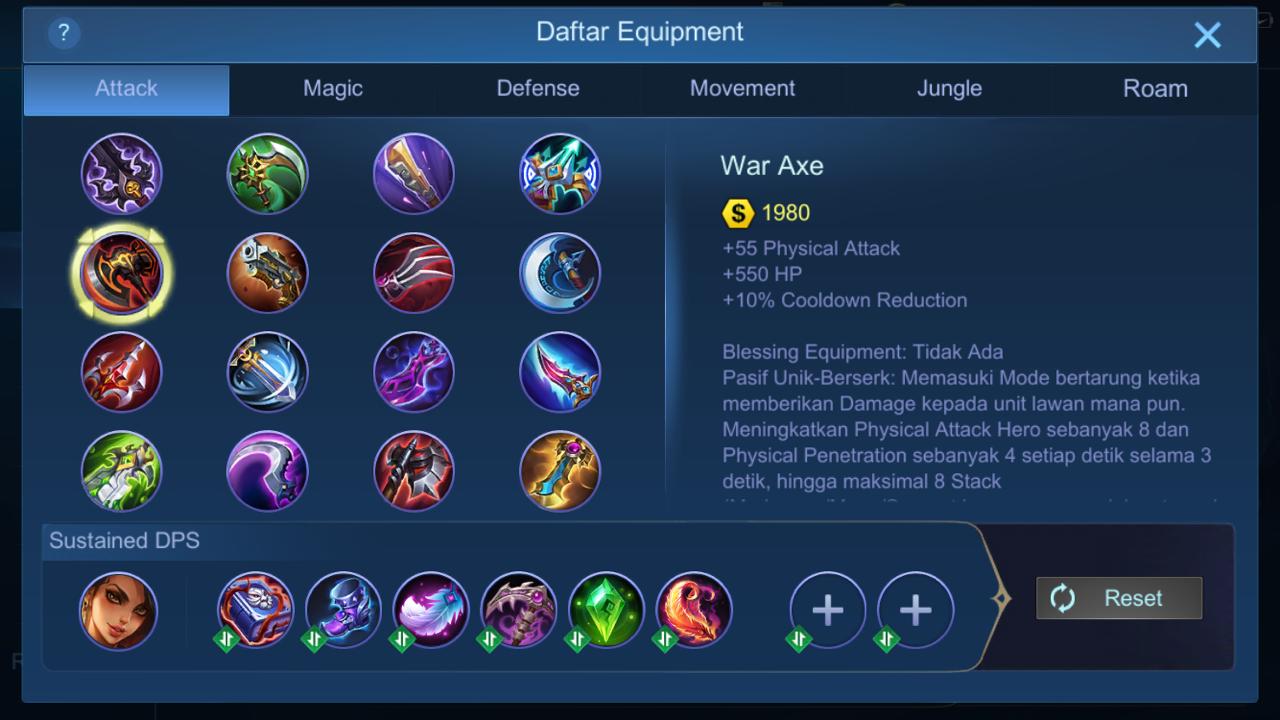Select the Haas's Claws item

(413, 272)
